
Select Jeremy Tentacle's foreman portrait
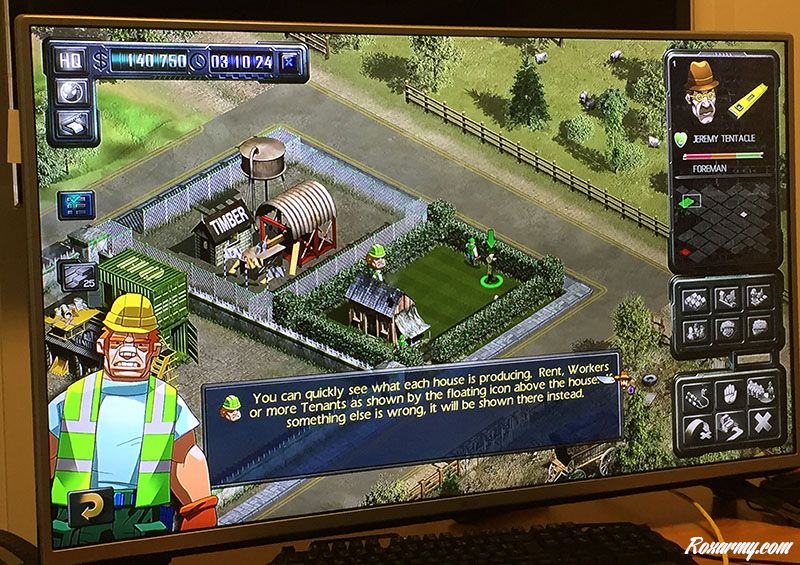click(704, 97)
